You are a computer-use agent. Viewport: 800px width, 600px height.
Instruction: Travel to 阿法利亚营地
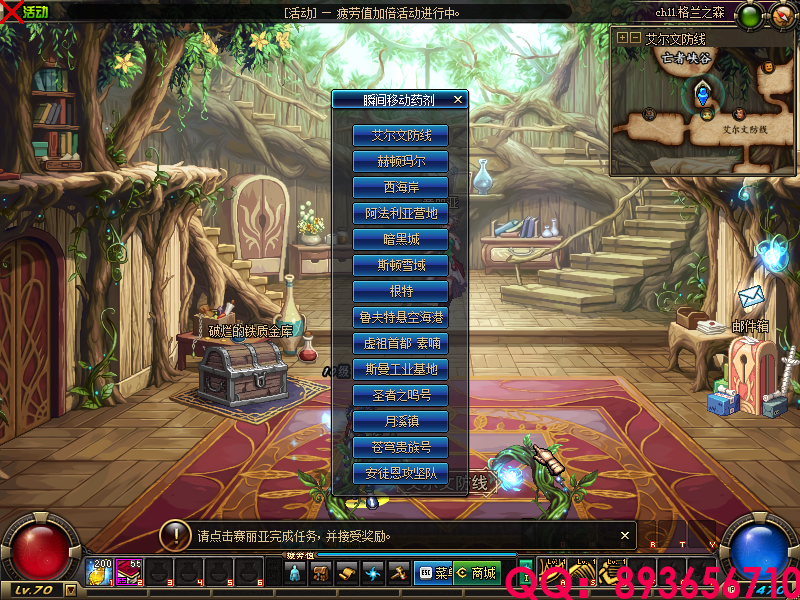click(400, 213)
